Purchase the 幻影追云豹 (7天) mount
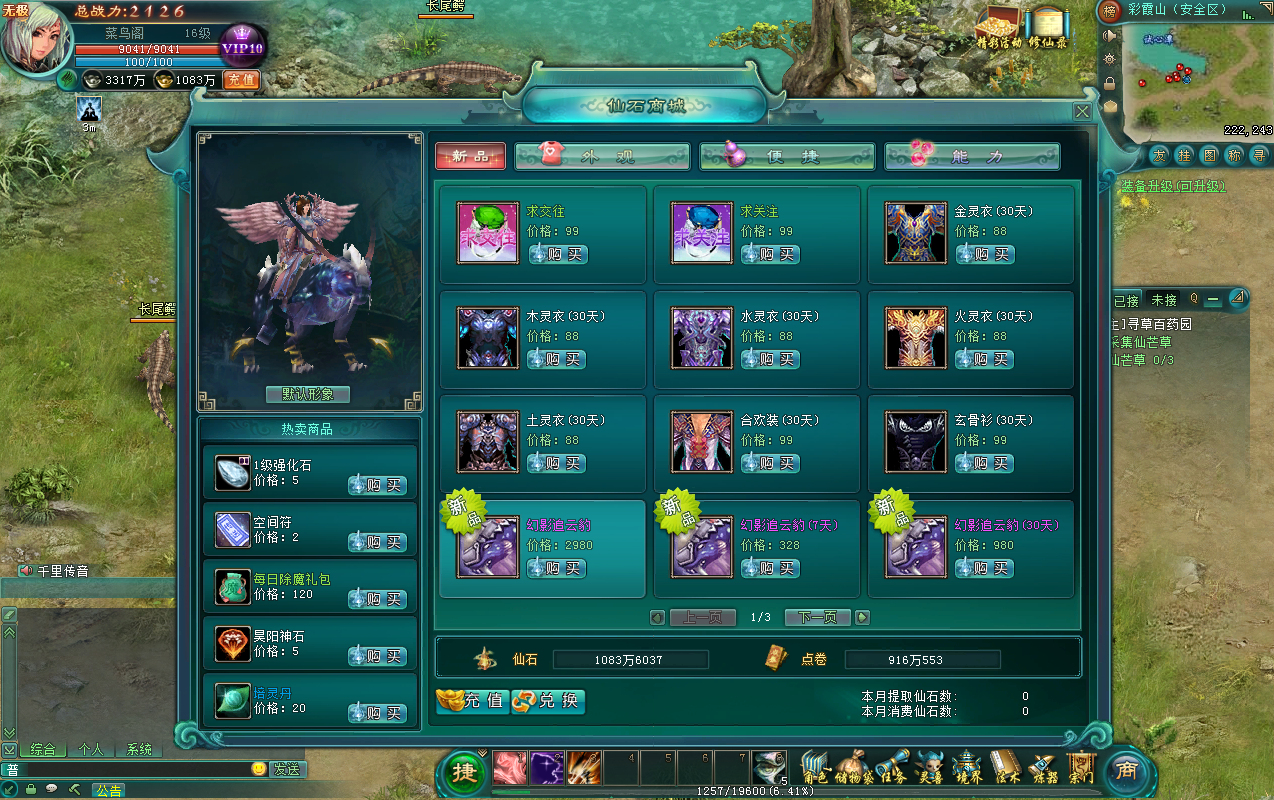The image size is (1274, 800). tap(771, 568)
